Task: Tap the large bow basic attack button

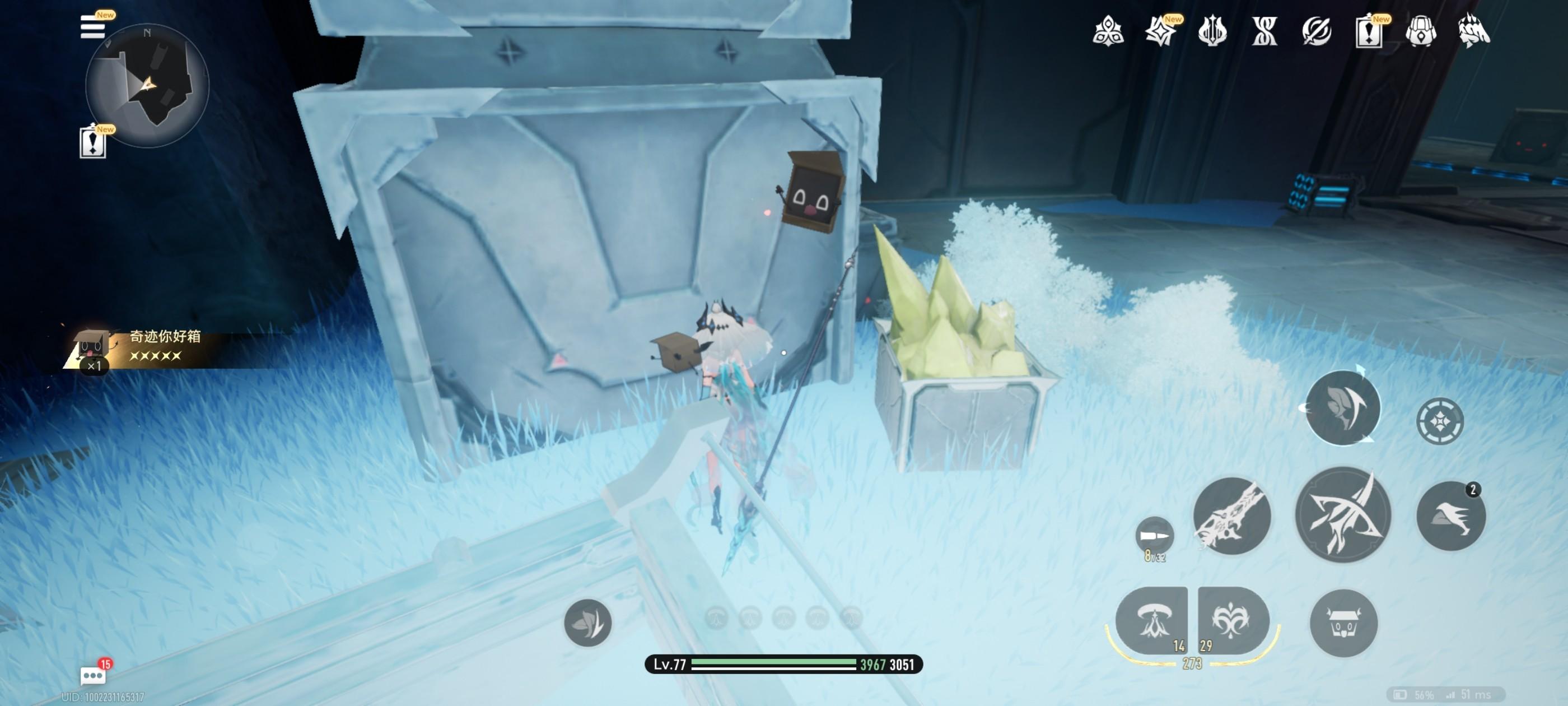Action: 1343,515
